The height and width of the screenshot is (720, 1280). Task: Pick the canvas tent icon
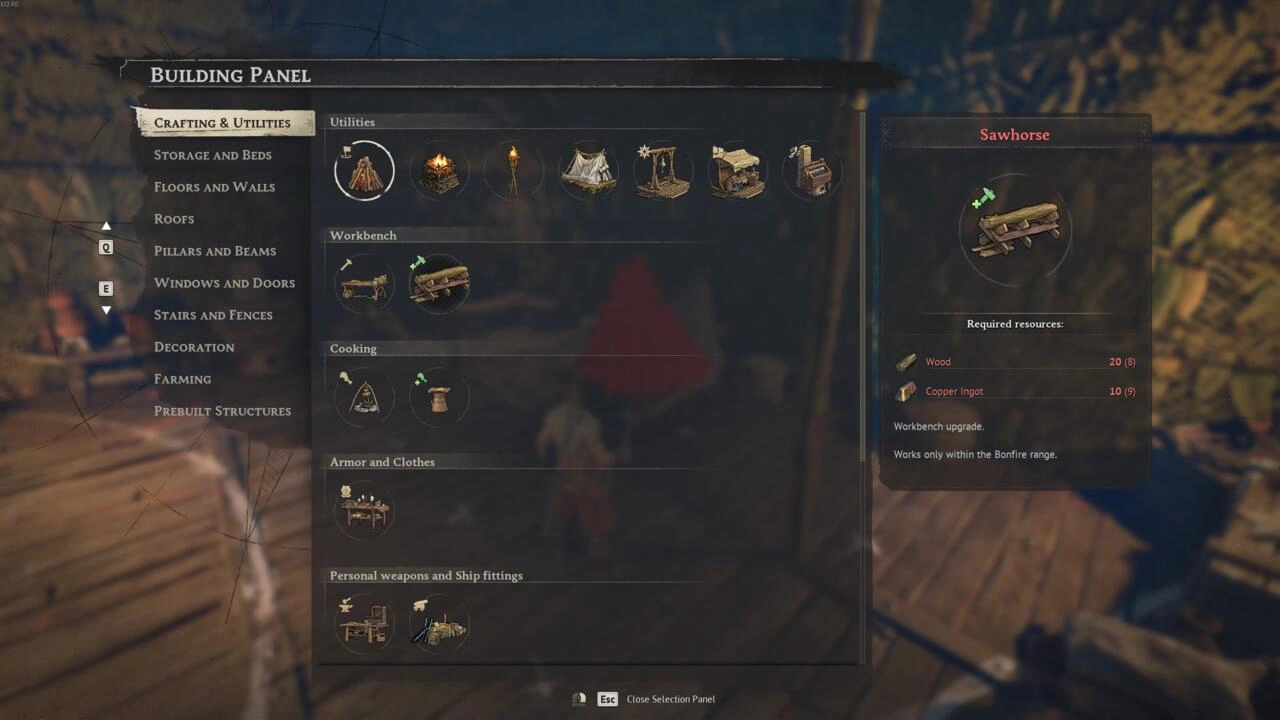[x=588, y=171]
